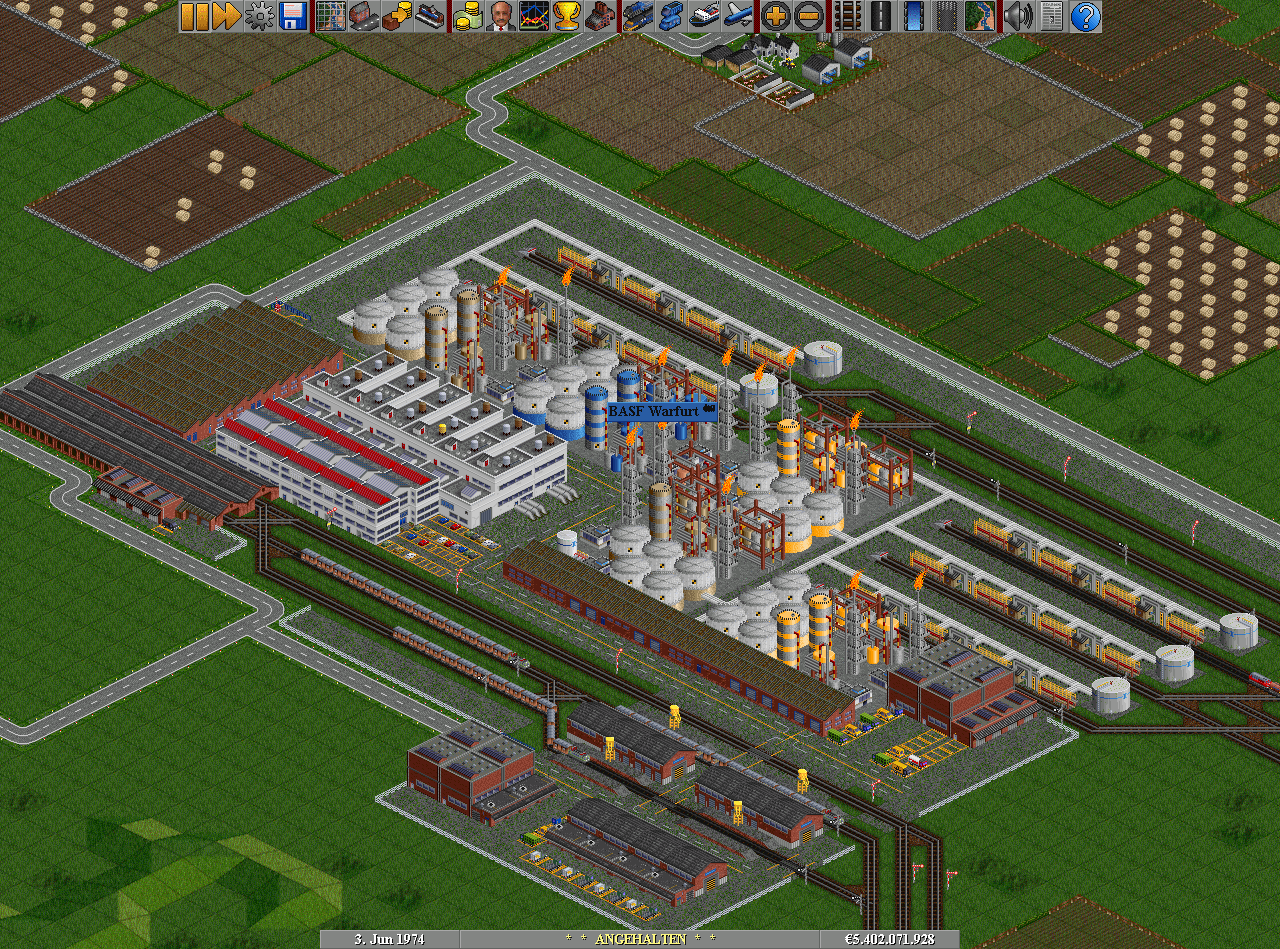Screen dimensions: 1280x949
Task: Open the floppy disk save menu
Action: point(293,16)
